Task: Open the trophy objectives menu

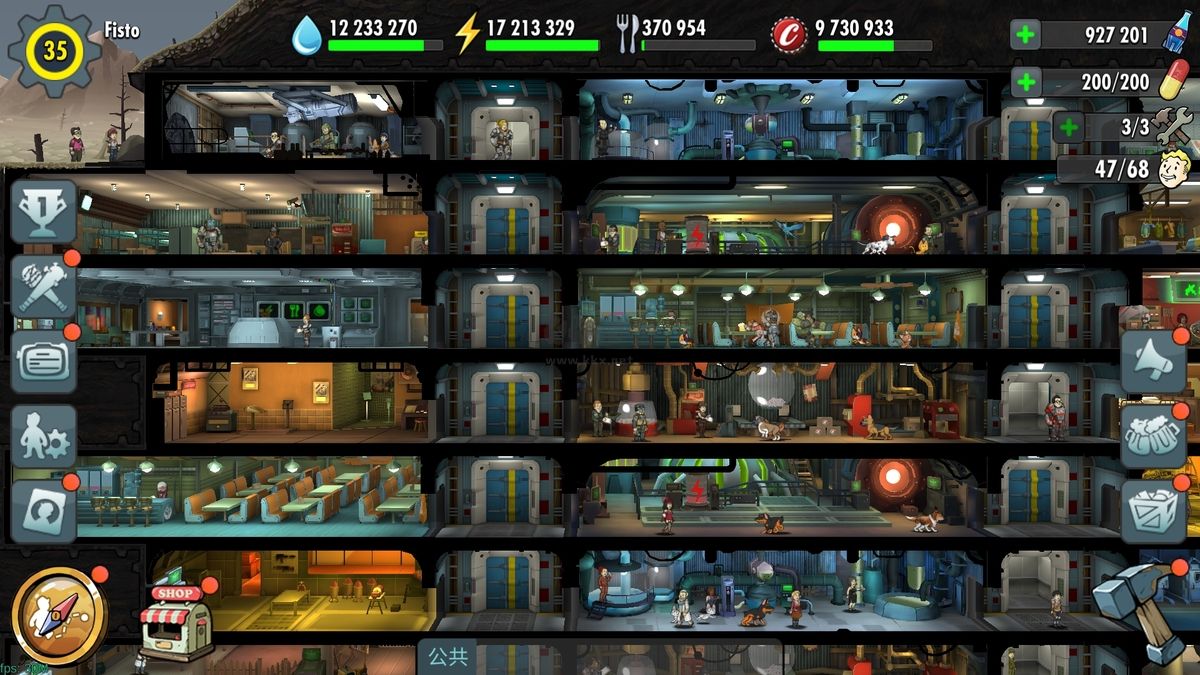Action: [x=44, y=212]
